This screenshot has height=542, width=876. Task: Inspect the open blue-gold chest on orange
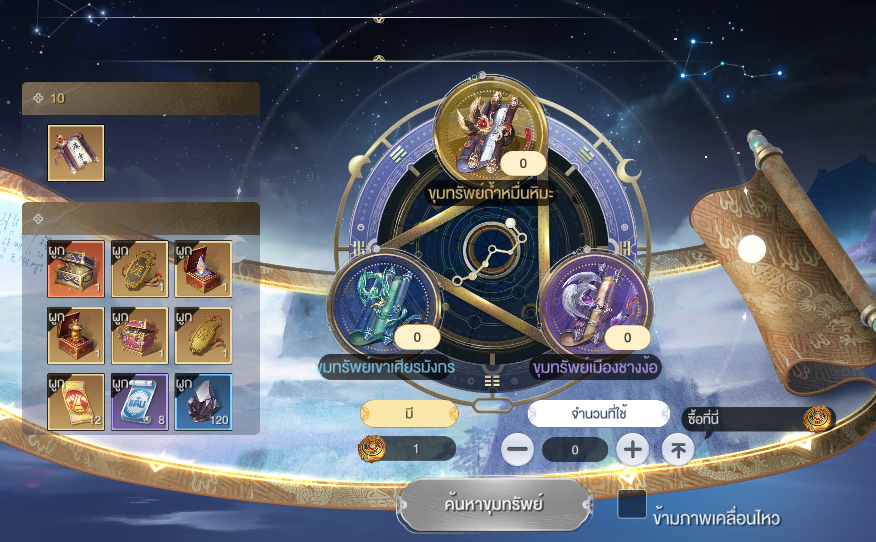tap(75, 269)
